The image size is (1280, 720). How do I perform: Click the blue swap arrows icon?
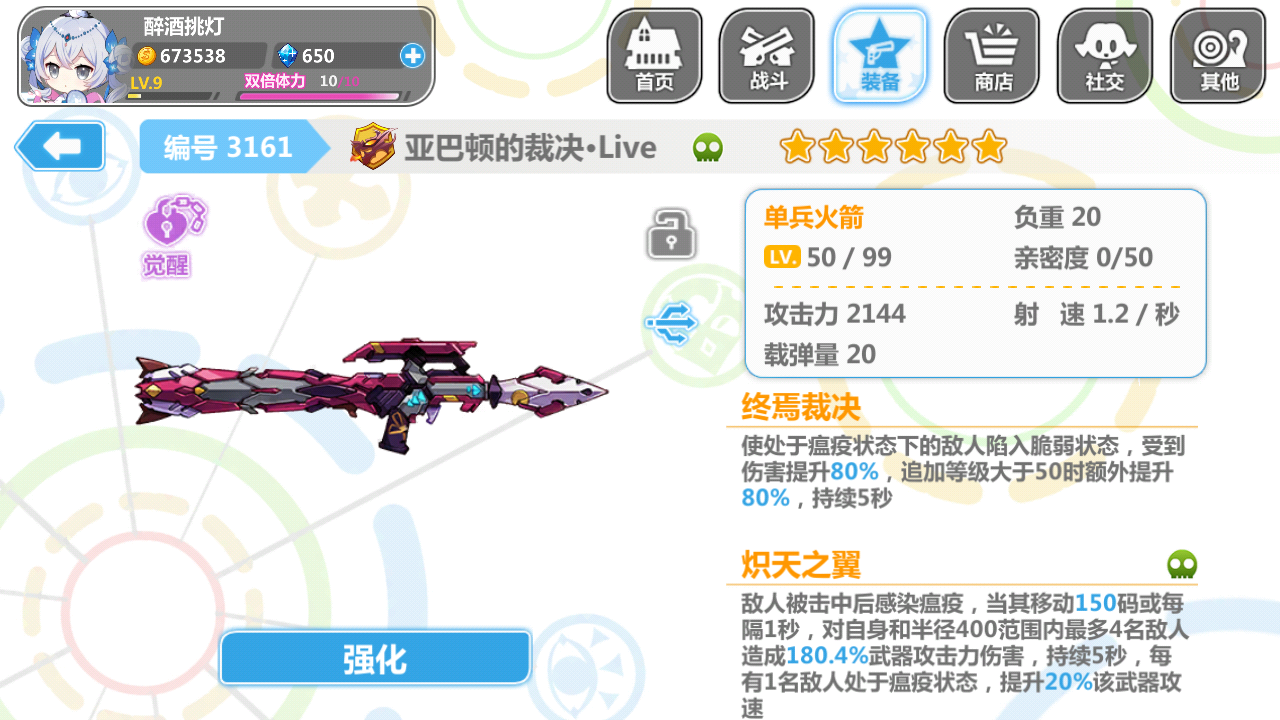(x=673, y=322)
